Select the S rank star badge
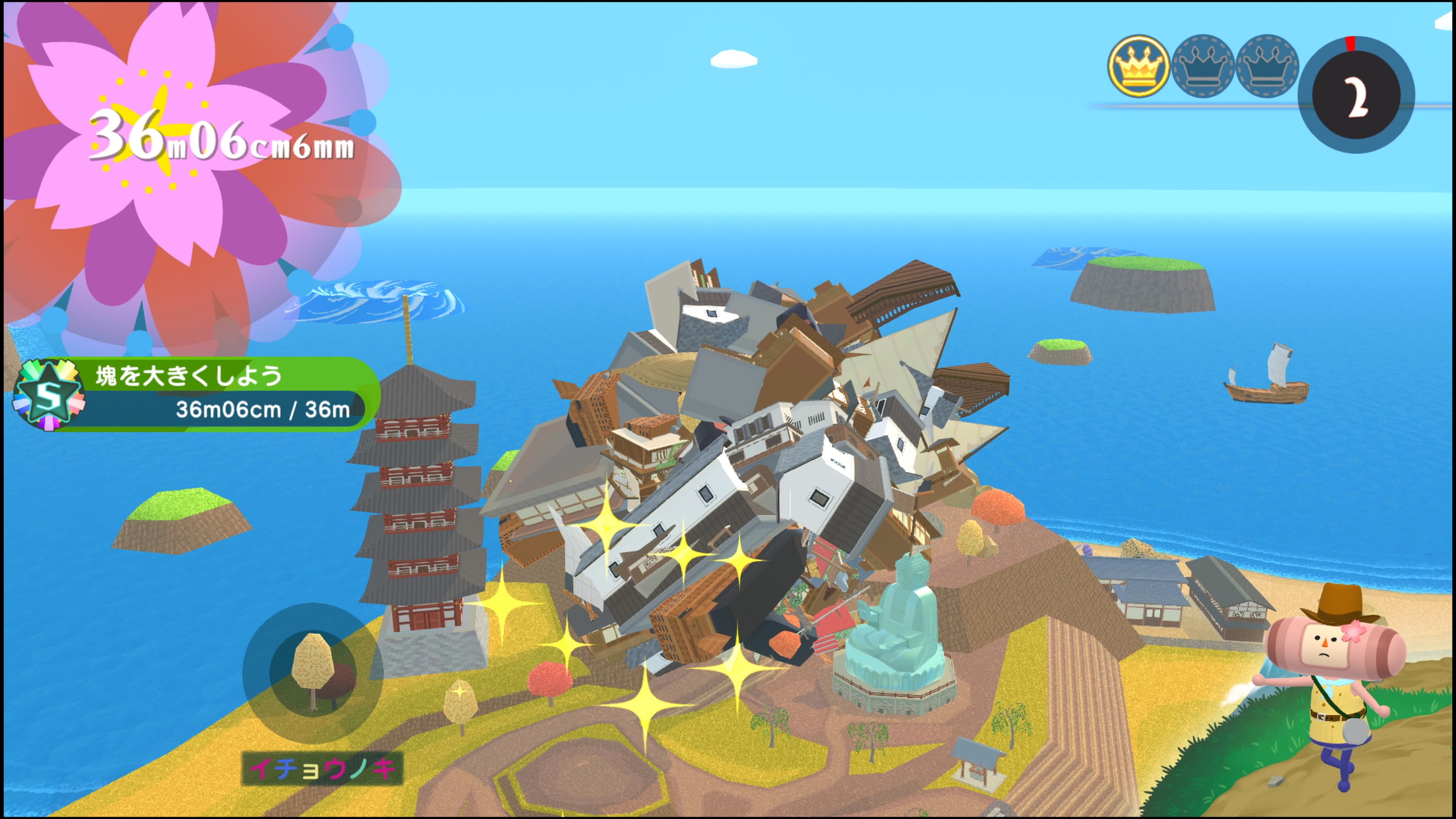This screenshot has height=819, width=1456. 49,395
